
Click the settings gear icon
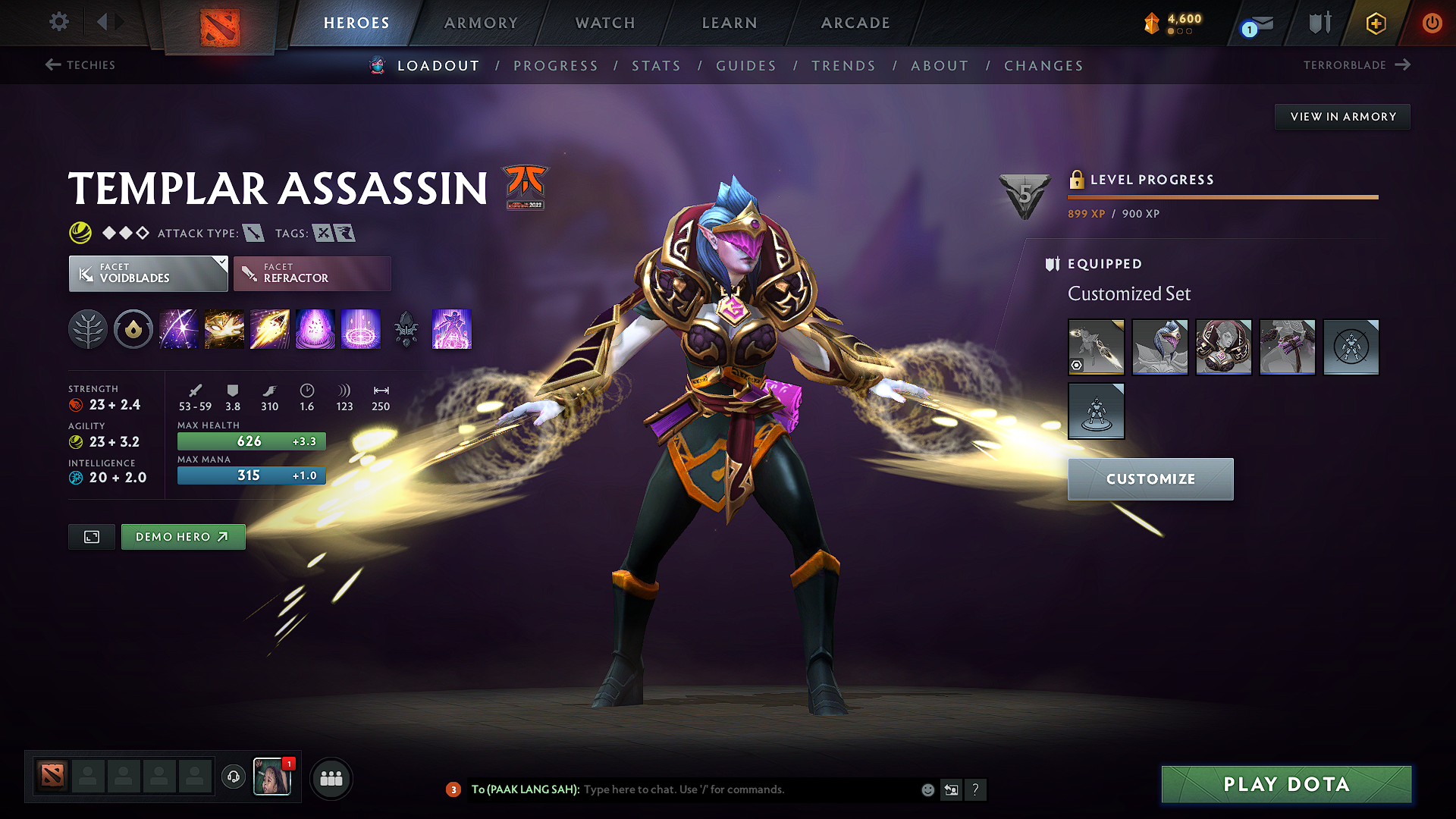58,22
